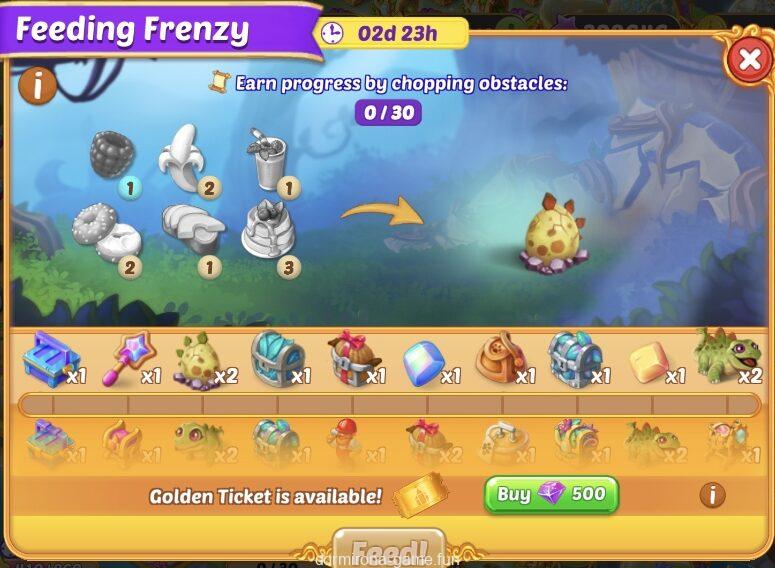Buy the Golden Ticket for 500 gems
The image size is (775, 568).
pos(551,494)
